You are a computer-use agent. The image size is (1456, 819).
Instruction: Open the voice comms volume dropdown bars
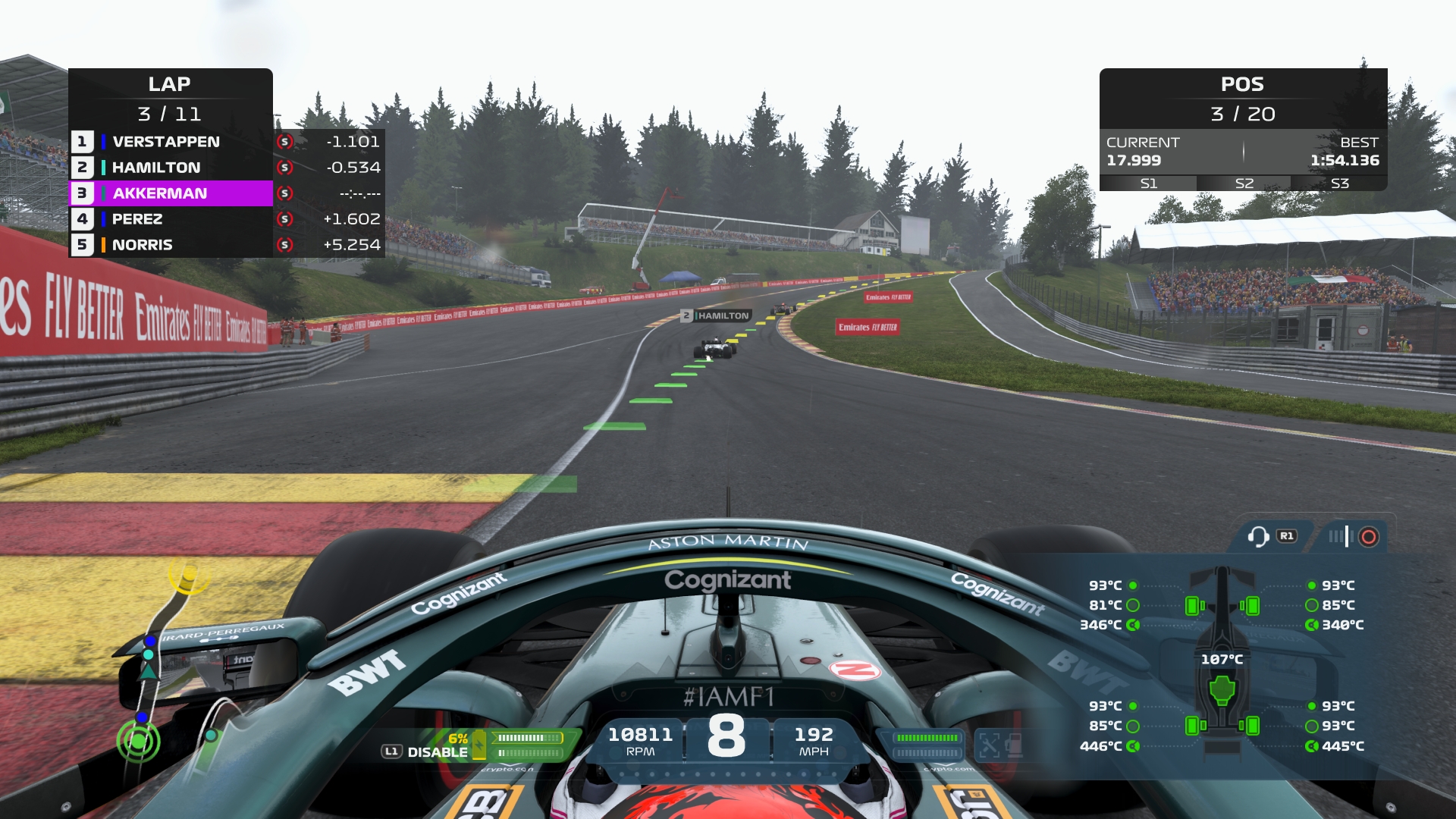tap(1341, 536)
